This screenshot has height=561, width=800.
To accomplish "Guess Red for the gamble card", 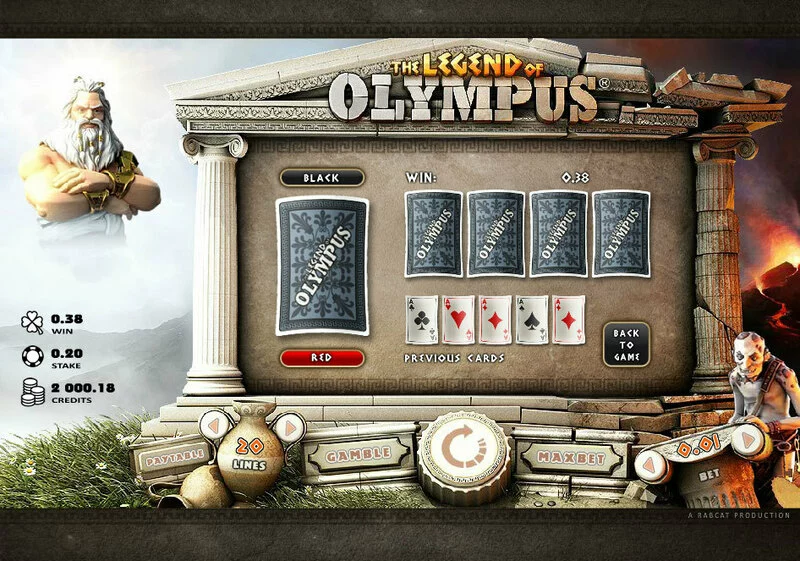I will coord(321,357).
